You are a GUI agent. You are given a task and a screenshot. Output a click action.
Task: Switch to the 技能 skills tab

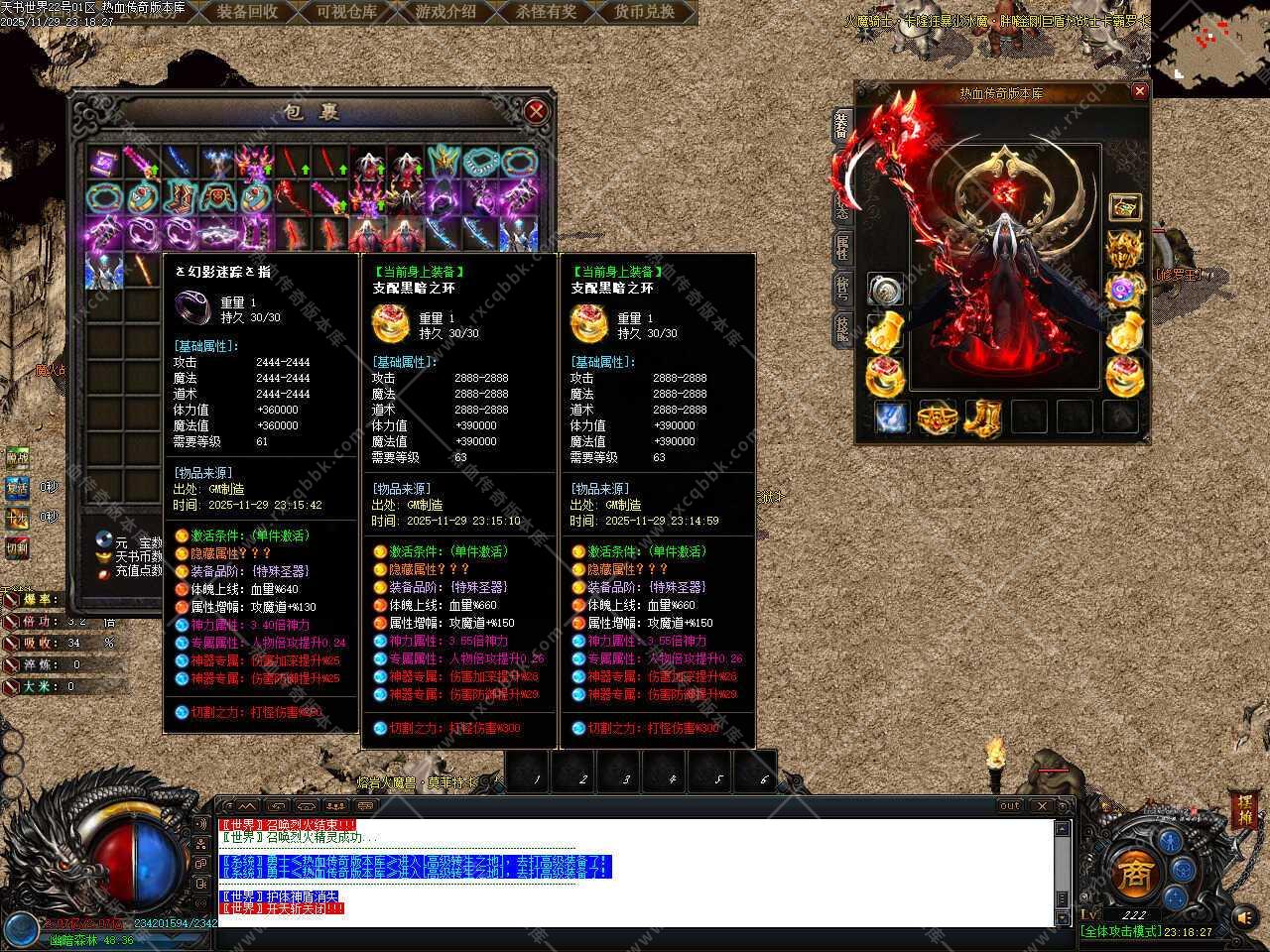(841, 327)
